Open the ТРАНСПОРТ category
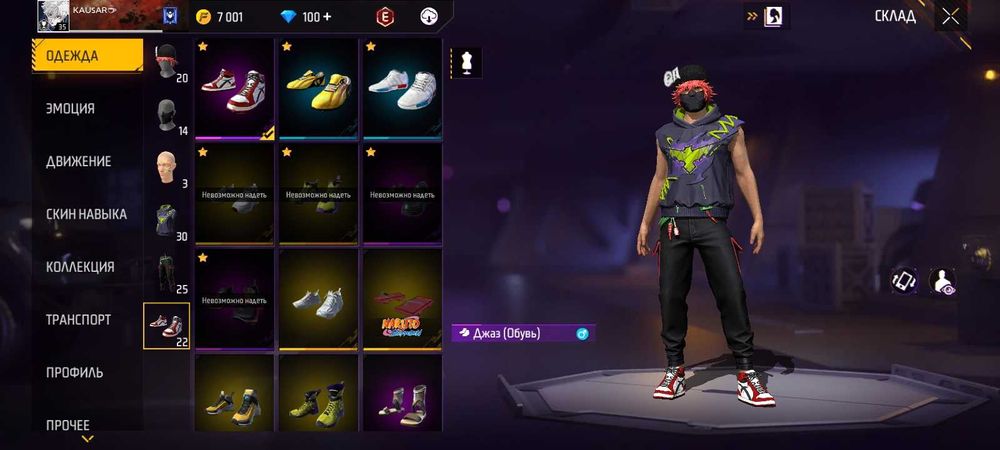The image size is (1000, 450). pyautogui.click(x=78, y=320)
